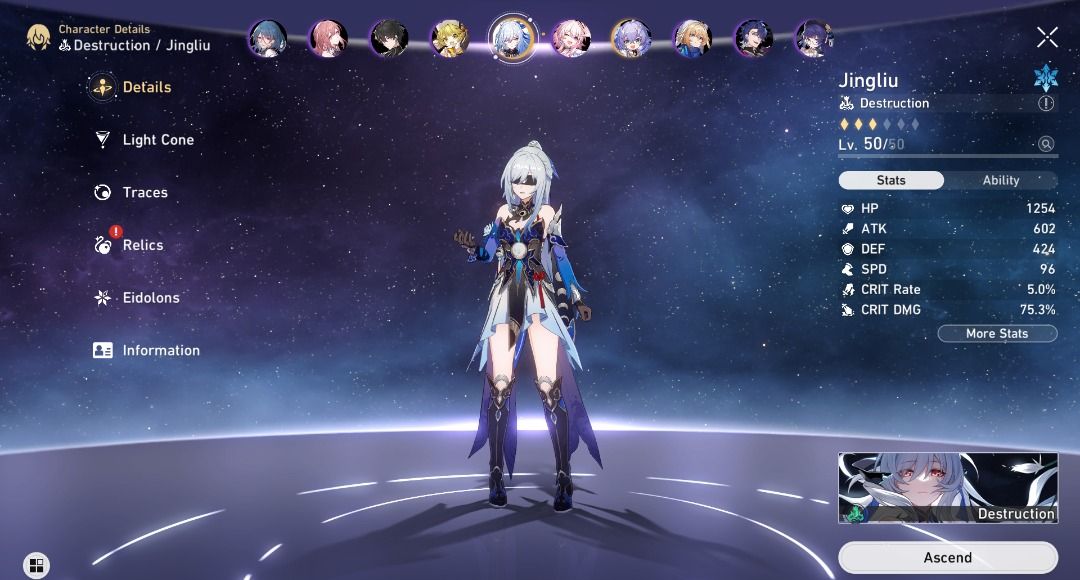Click the Ice element snowflake icon
Screen dimensions: 1080x580
point(1046,77)
